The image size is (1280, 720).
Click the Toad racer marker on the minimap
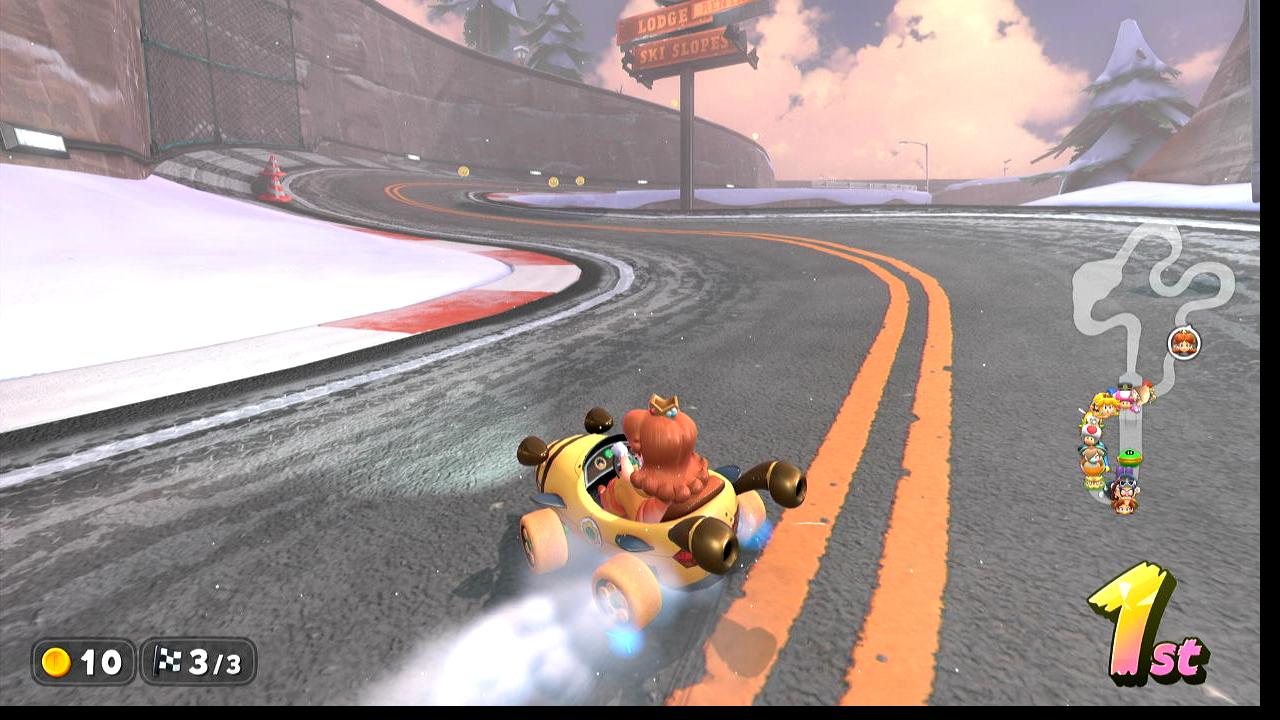(x=1090, y=428)
